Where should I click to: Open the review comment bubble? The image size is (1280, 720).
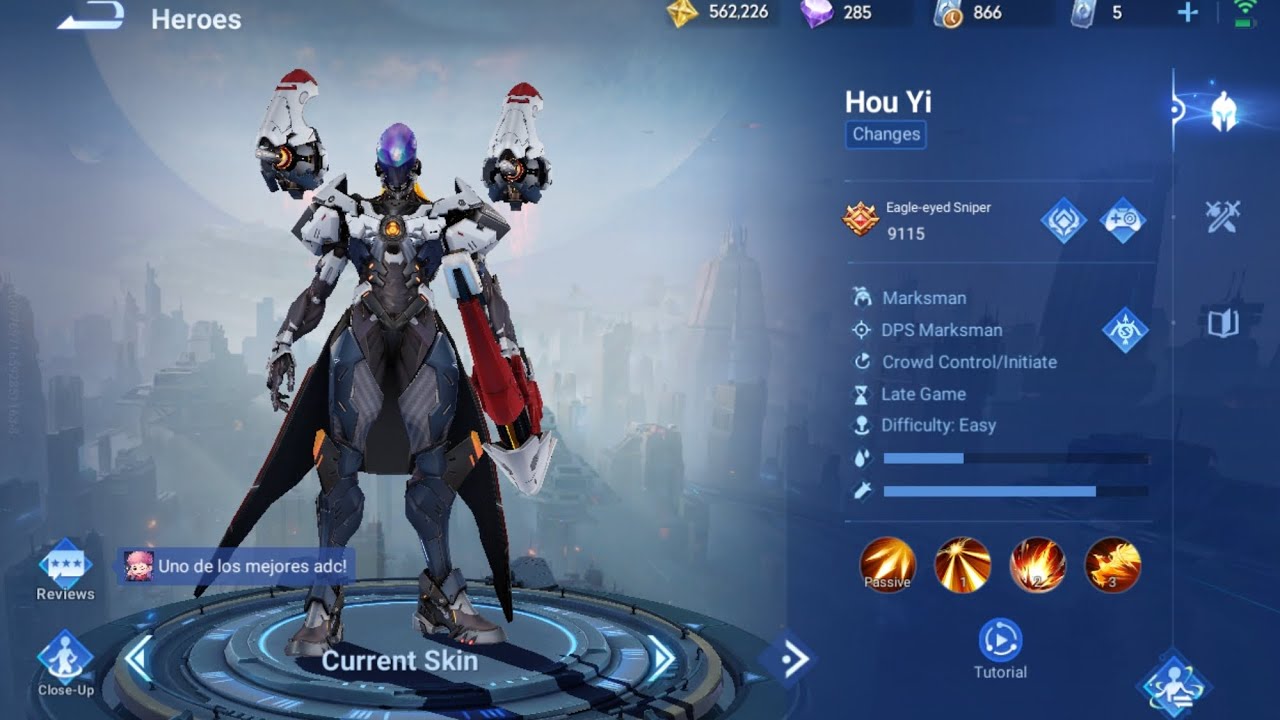pos(236,566)
